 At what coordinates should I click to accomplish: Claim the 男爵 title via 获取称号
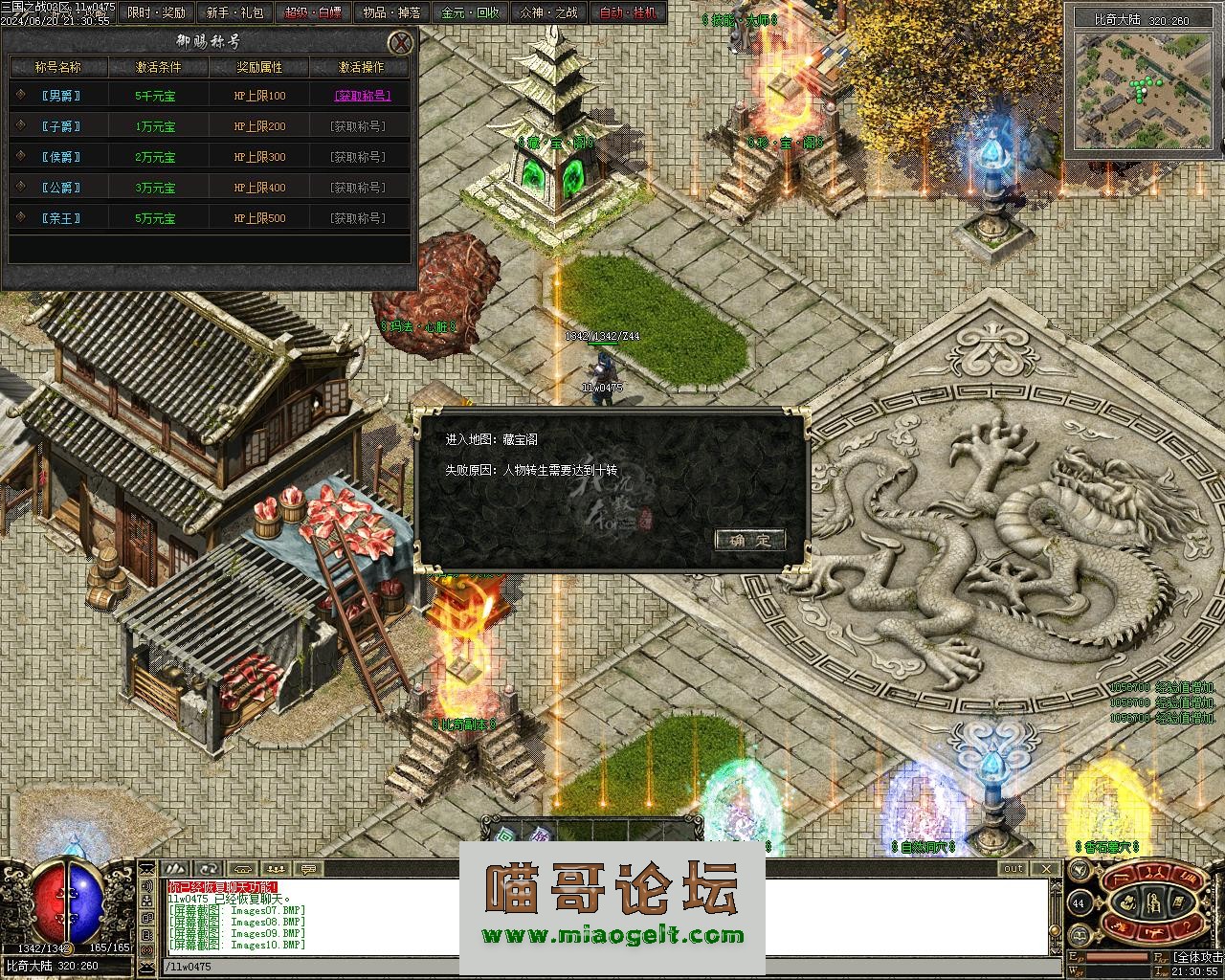pos(362,96)
